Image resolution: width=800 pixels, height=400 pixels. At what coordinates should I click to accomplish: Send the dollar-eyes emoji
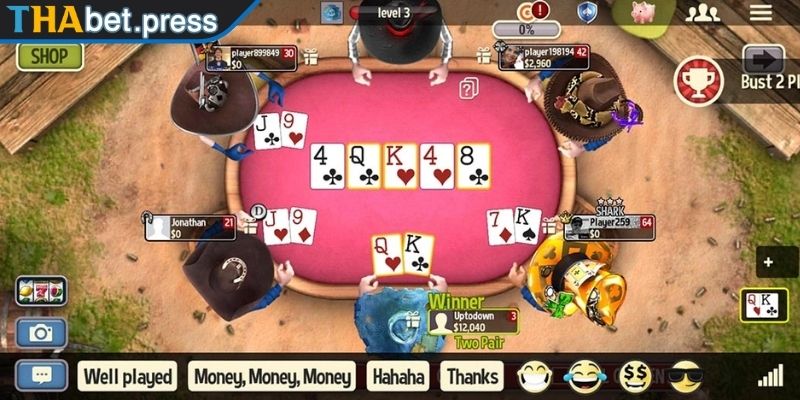(x=637, y=376)
